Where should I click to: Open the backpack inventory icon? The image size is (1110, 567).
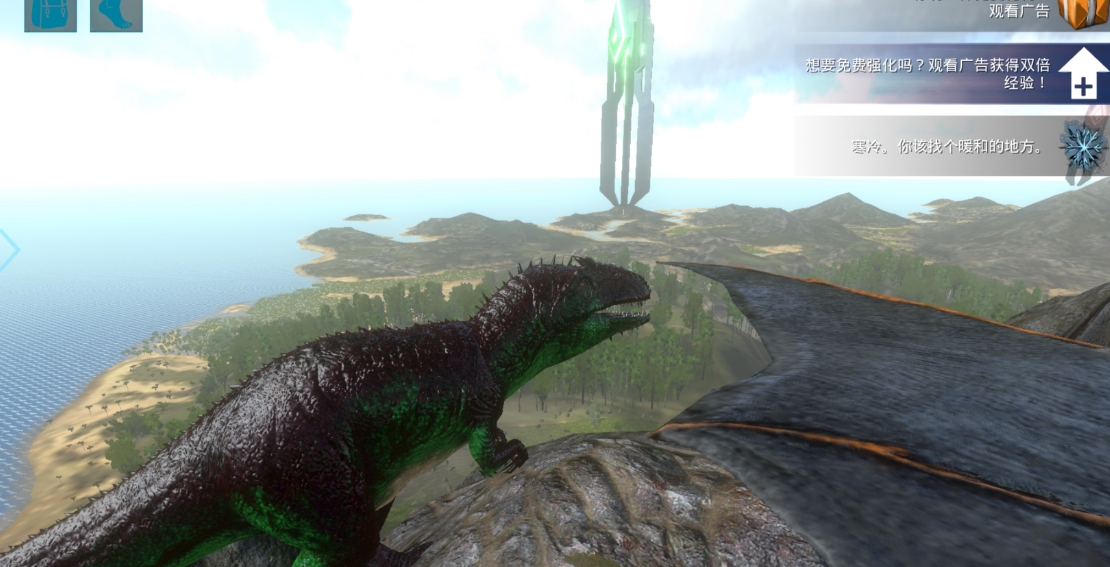[50, 14]
